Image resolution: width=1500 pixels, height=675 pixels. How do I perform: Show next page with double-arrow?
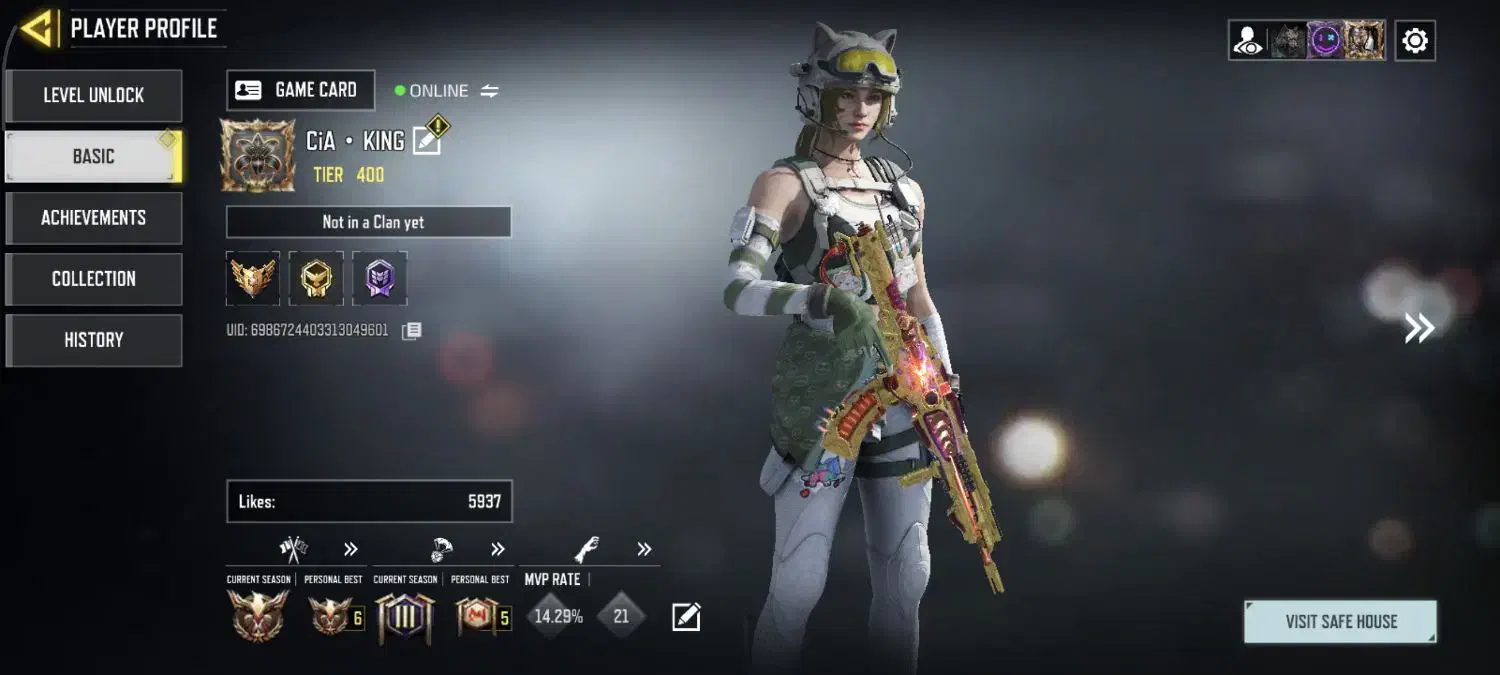coord(1419,328)
